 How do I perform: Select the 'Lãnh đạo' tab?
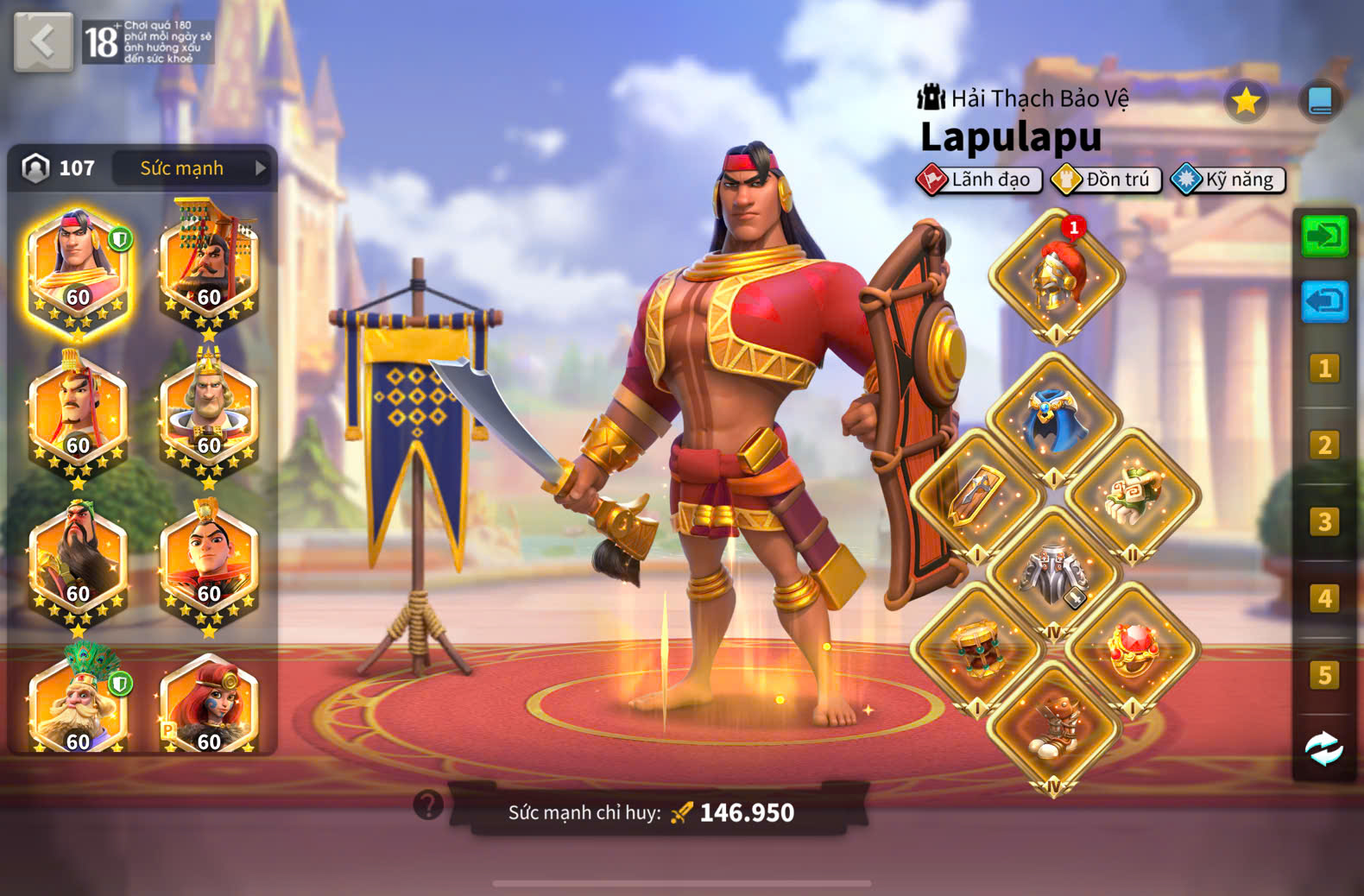(x=980, y=180)
